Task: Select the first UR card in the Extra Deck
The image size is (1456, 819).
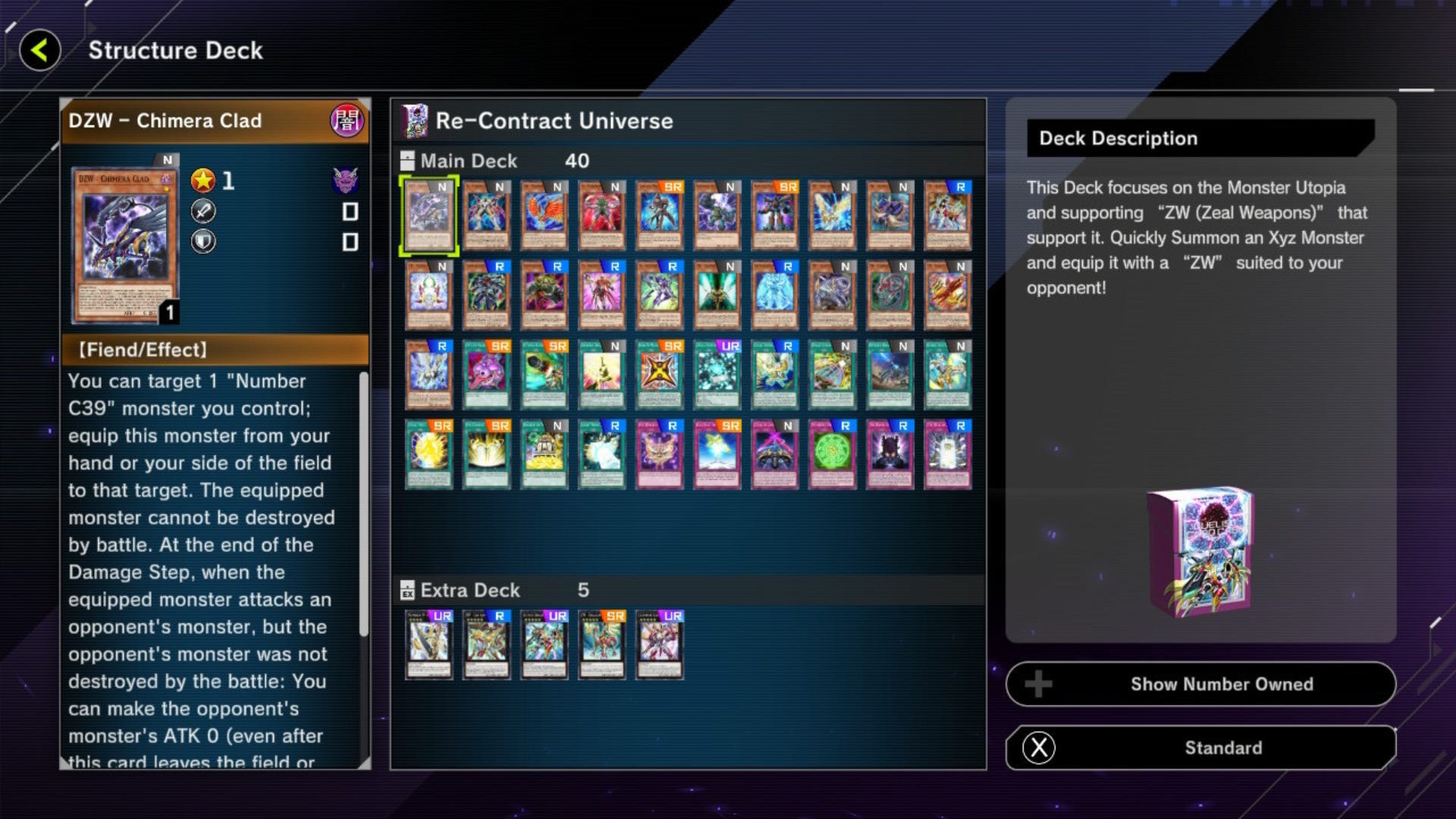Action: [x=428, y=644]
